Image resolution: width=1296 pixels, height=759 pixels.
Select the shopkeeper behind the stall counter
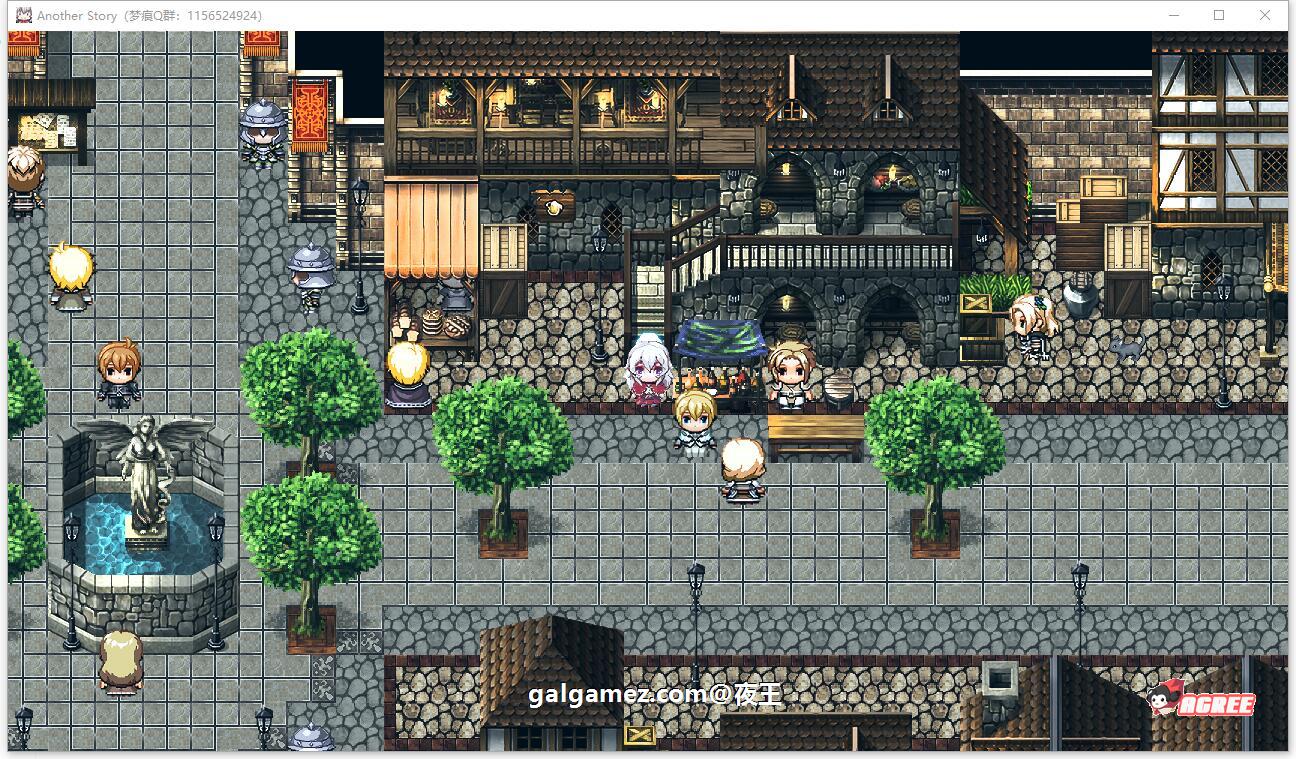[789, 370]
